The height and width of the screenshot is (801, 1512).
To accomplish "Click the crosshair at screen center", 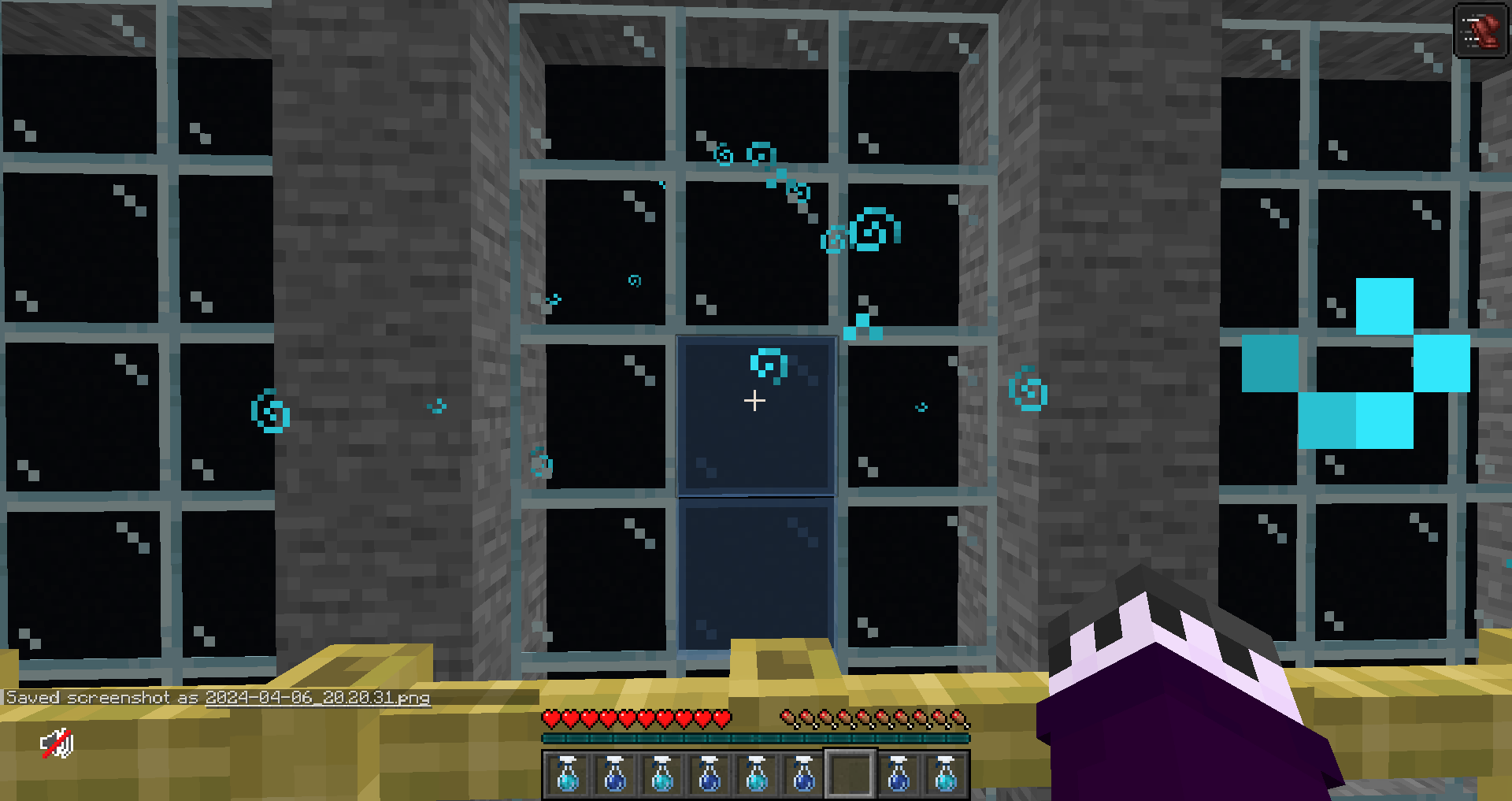I will coord(754,401).
